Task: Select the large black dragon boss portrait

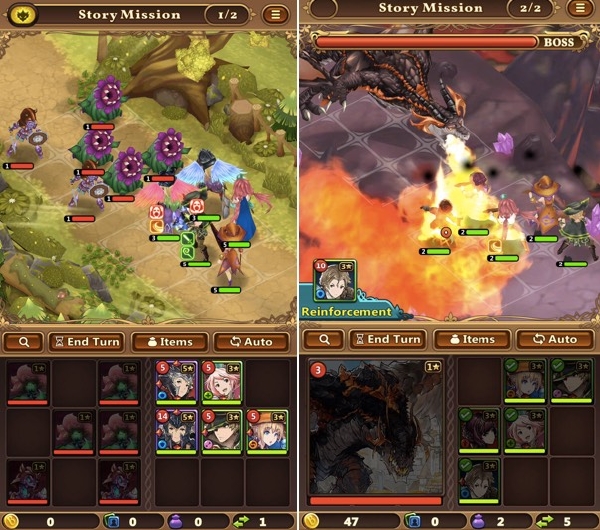Action: click(375, 431)
